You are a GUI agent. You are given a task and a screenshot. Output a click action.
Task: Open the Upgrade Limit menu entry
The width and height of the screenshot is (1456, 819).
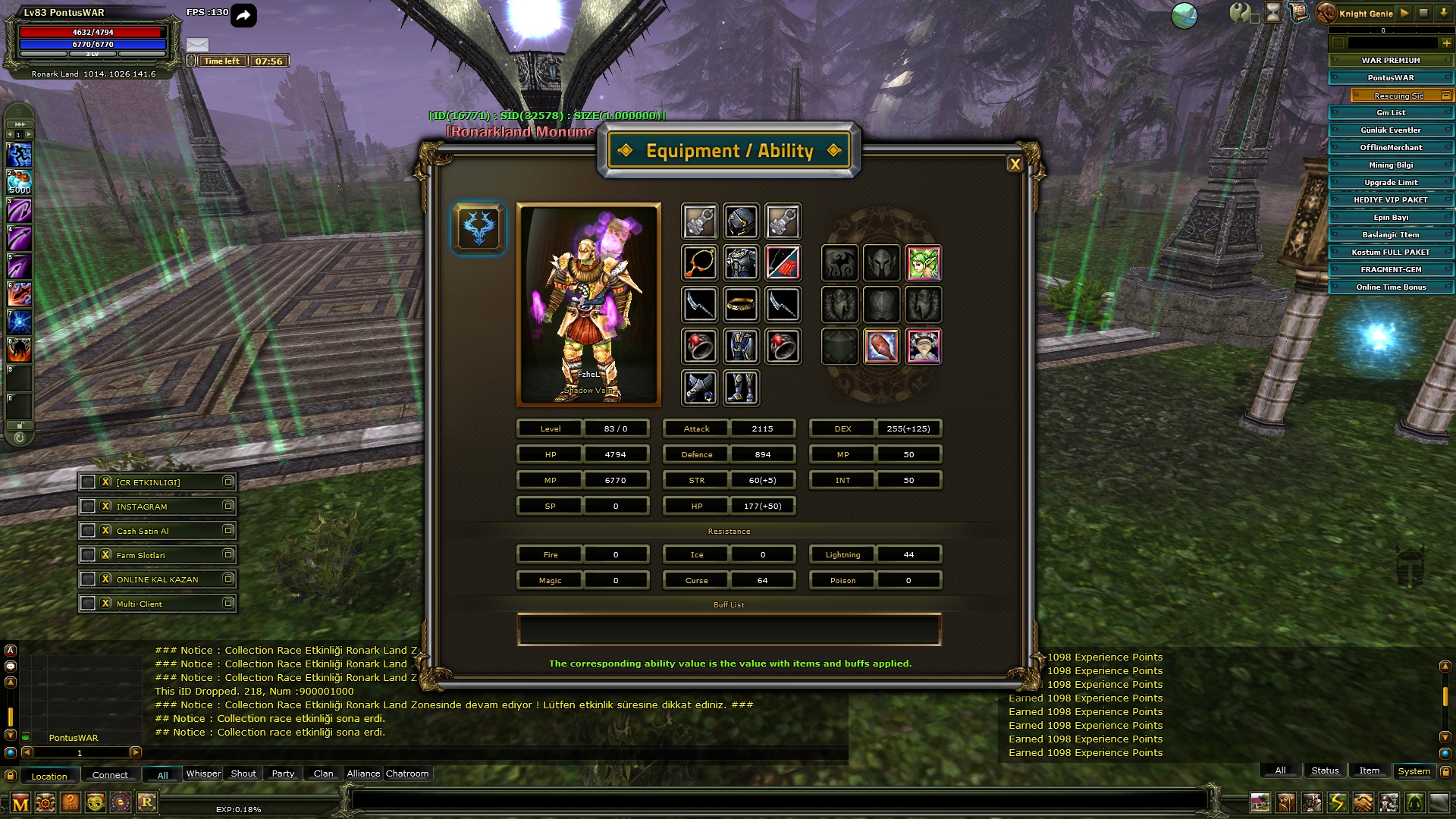(x=1390, y=183)
